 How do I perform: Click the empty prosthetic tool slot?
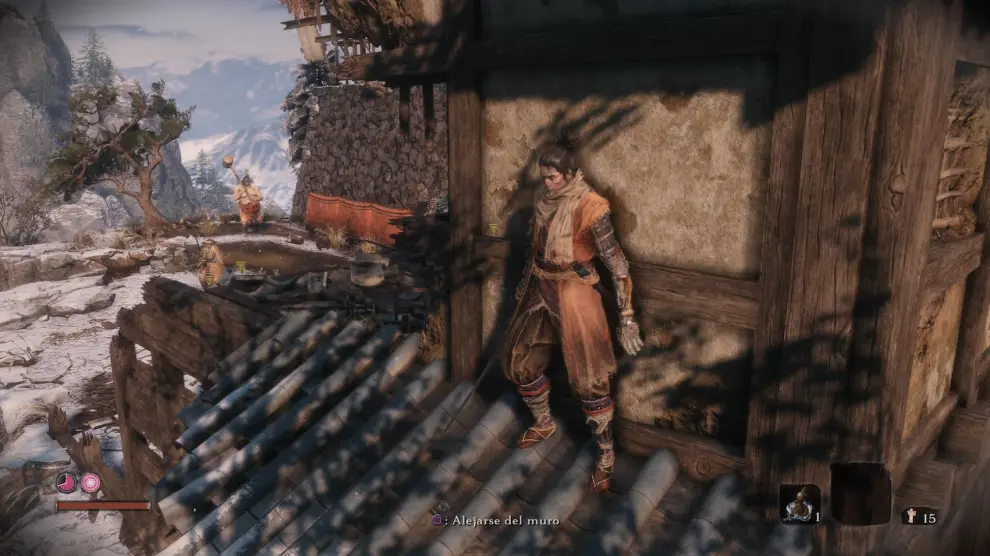tap(860, 493)
